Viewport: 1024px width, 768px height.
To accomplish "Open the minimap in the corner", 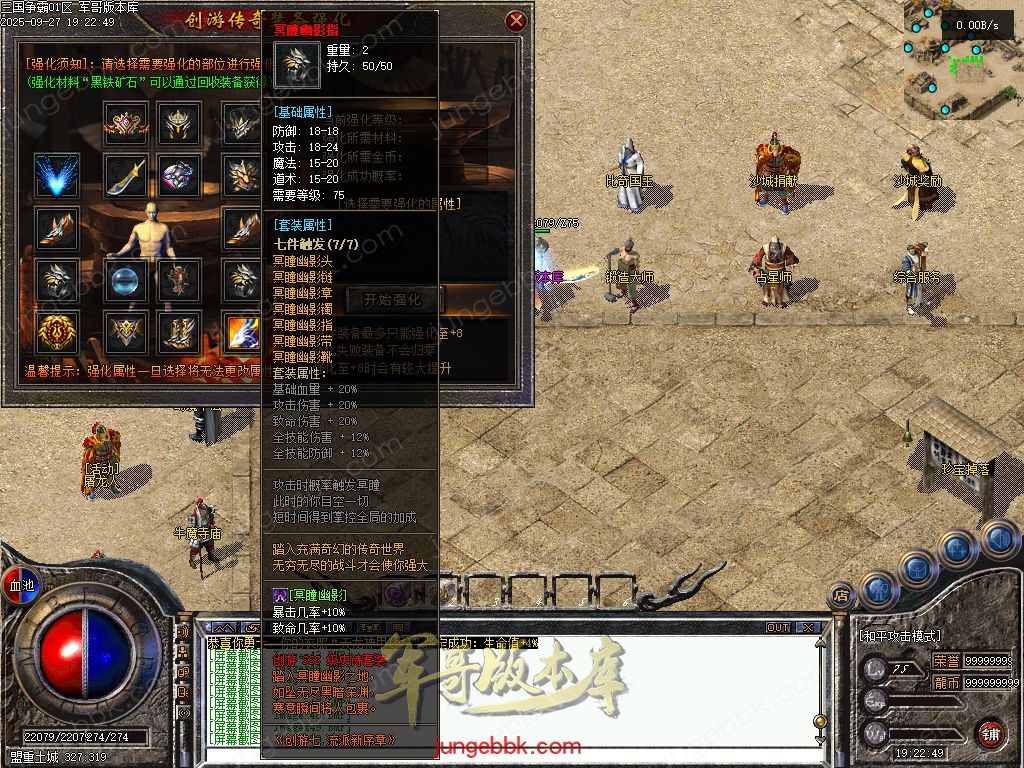I will click(x=962, y=58).
